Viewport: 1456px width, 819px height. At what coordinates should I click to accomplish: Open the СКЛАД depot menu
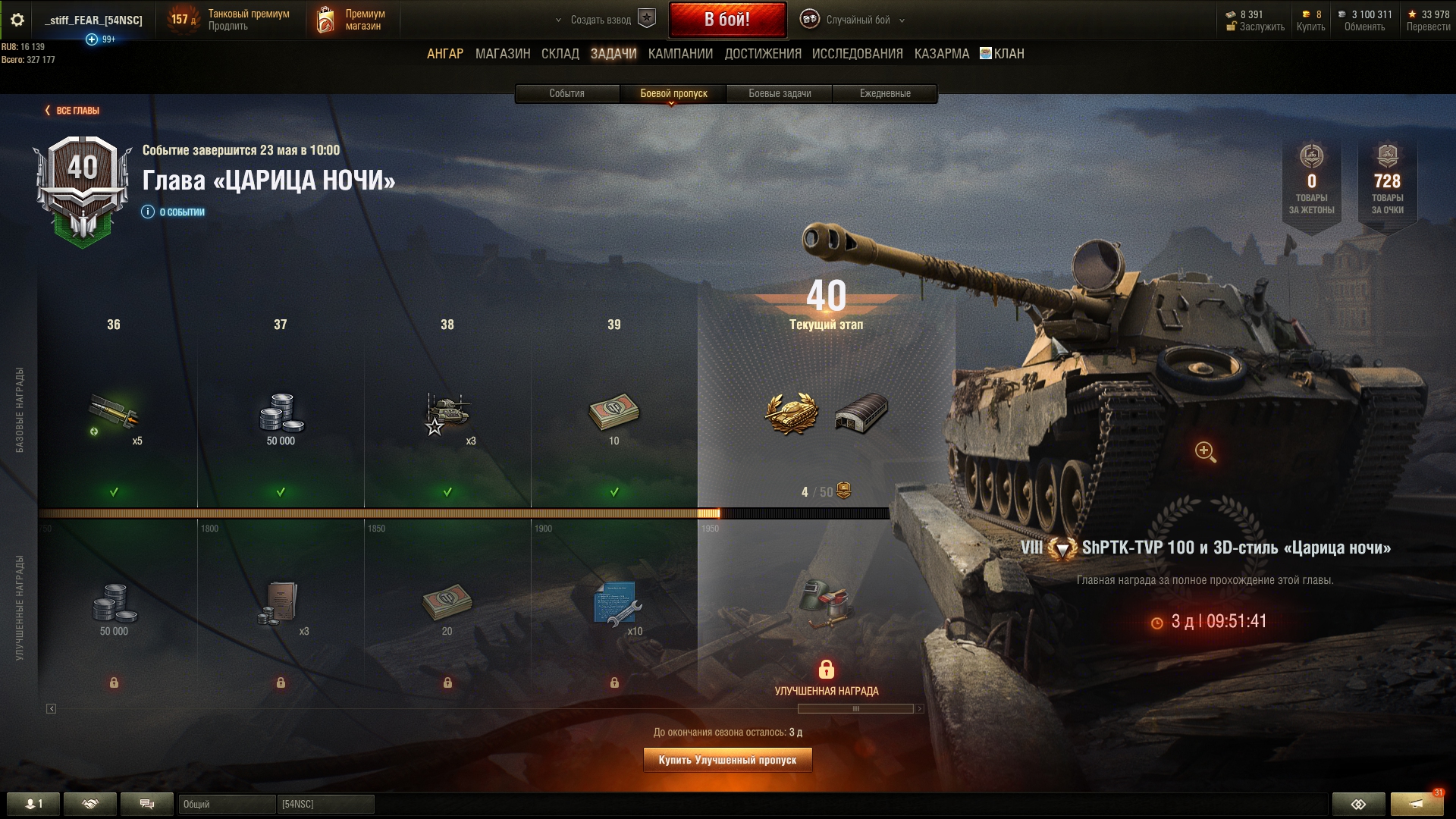point(560,54)
